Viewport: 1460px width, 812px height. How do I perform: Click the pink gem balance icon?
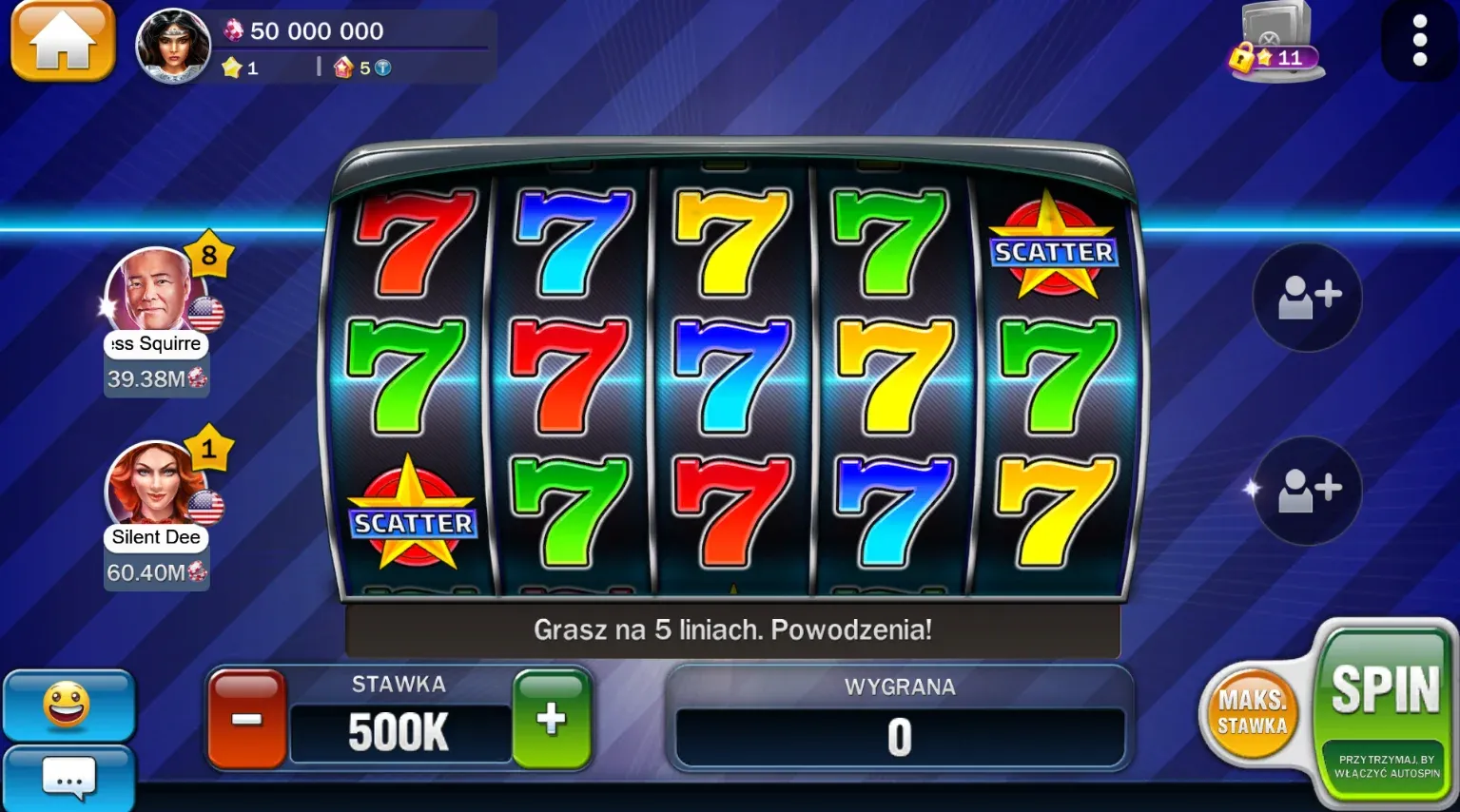pyautogui.click(x=233, y=29)
